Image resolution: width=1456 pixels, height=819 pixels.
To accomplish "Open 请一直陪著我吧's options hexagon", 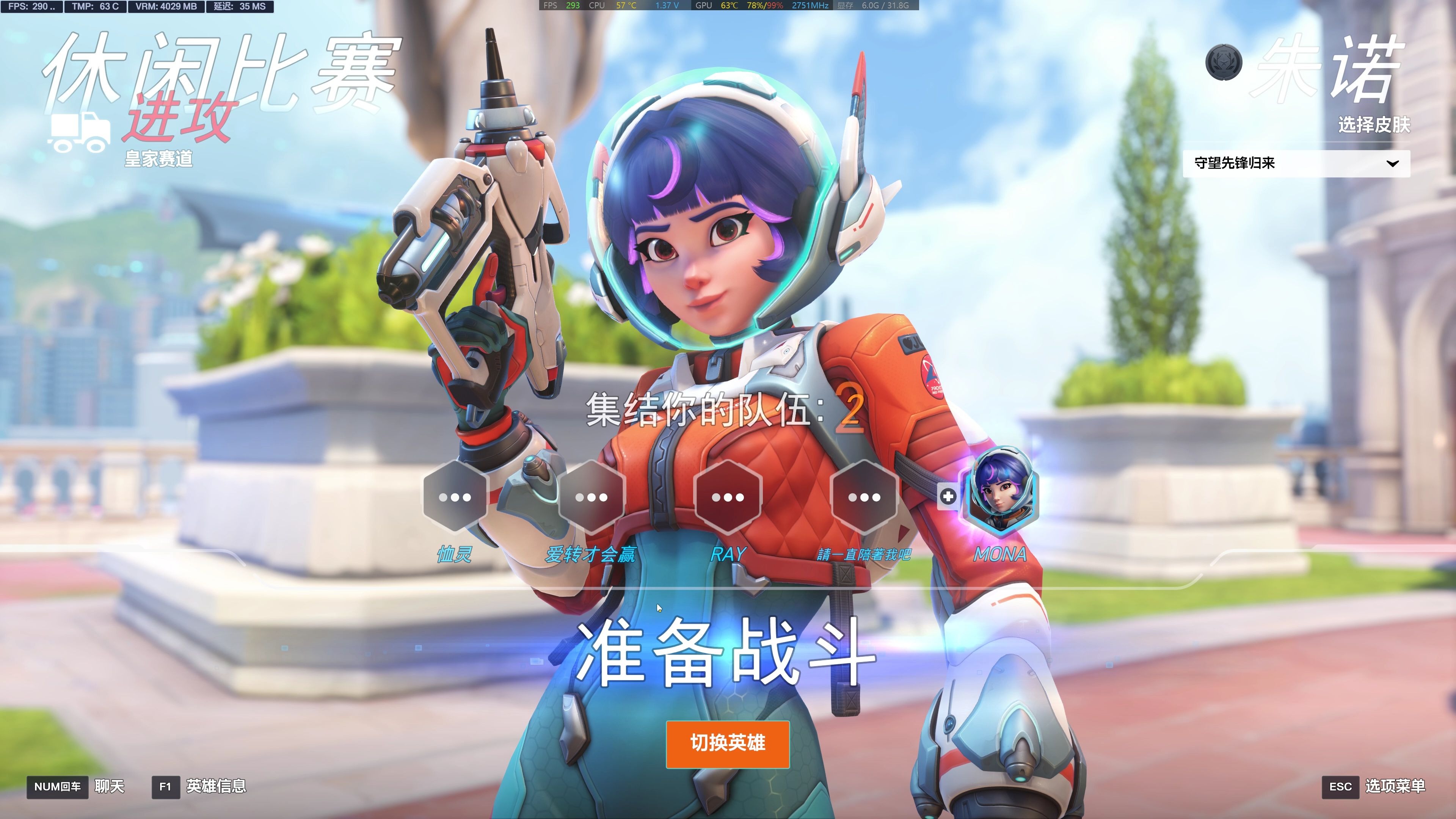I will pos(864,497).
